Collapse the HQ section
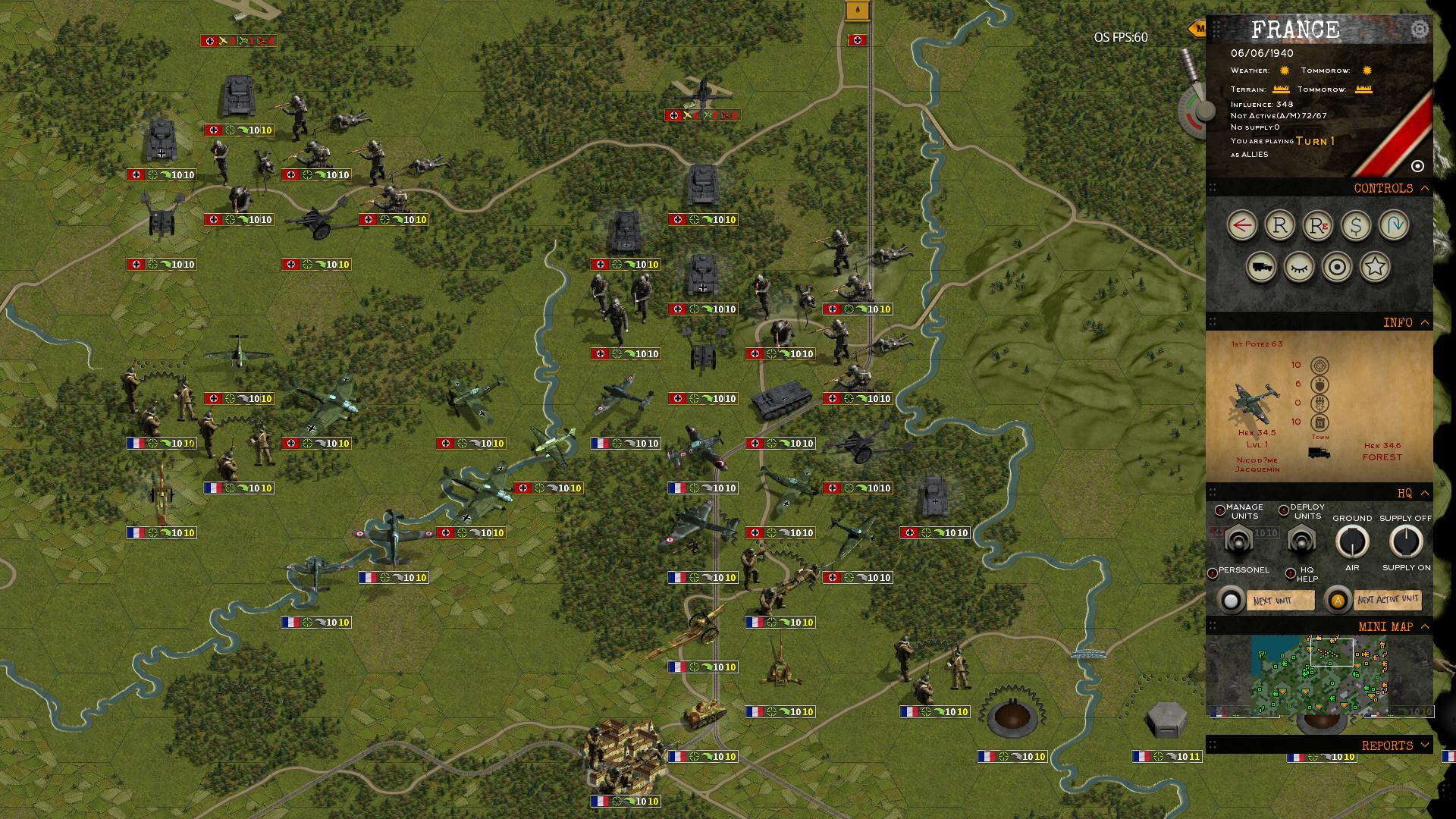Viewport: 1456px width, 819px height. [1423, 494]
